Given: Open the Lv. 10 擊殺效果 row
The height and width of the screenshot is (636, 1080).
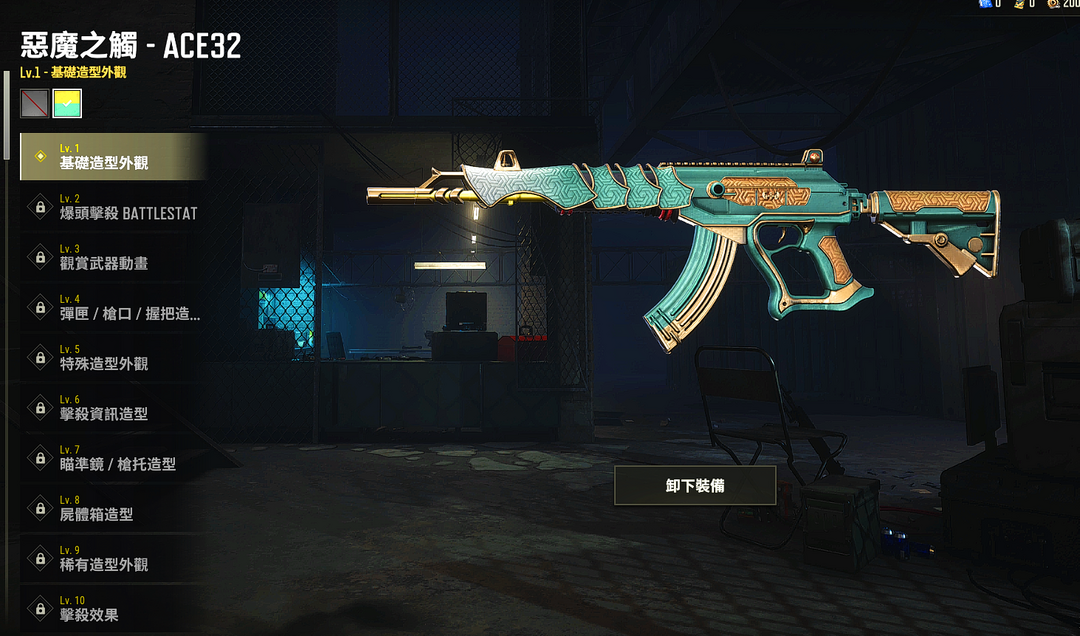Looking at the screenshot, I should (112, 607).
